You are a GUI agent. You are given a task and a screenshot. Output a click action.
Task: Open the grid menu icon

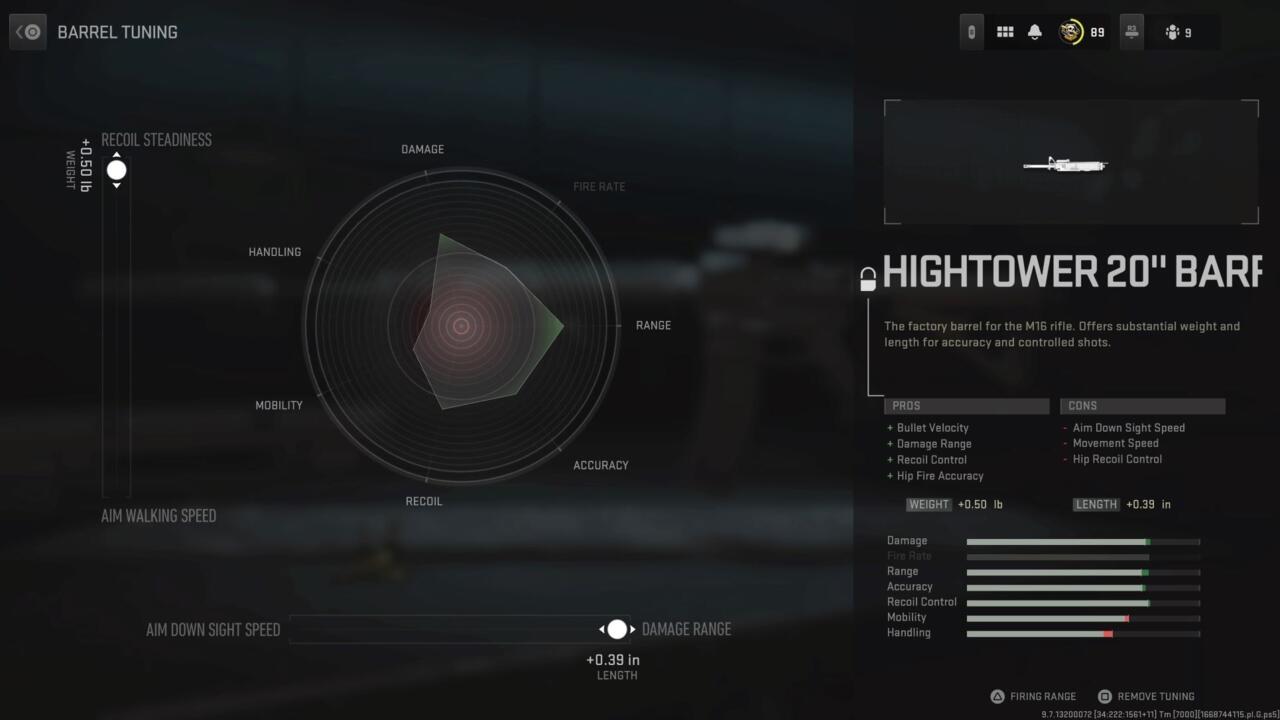(1005, 32)
